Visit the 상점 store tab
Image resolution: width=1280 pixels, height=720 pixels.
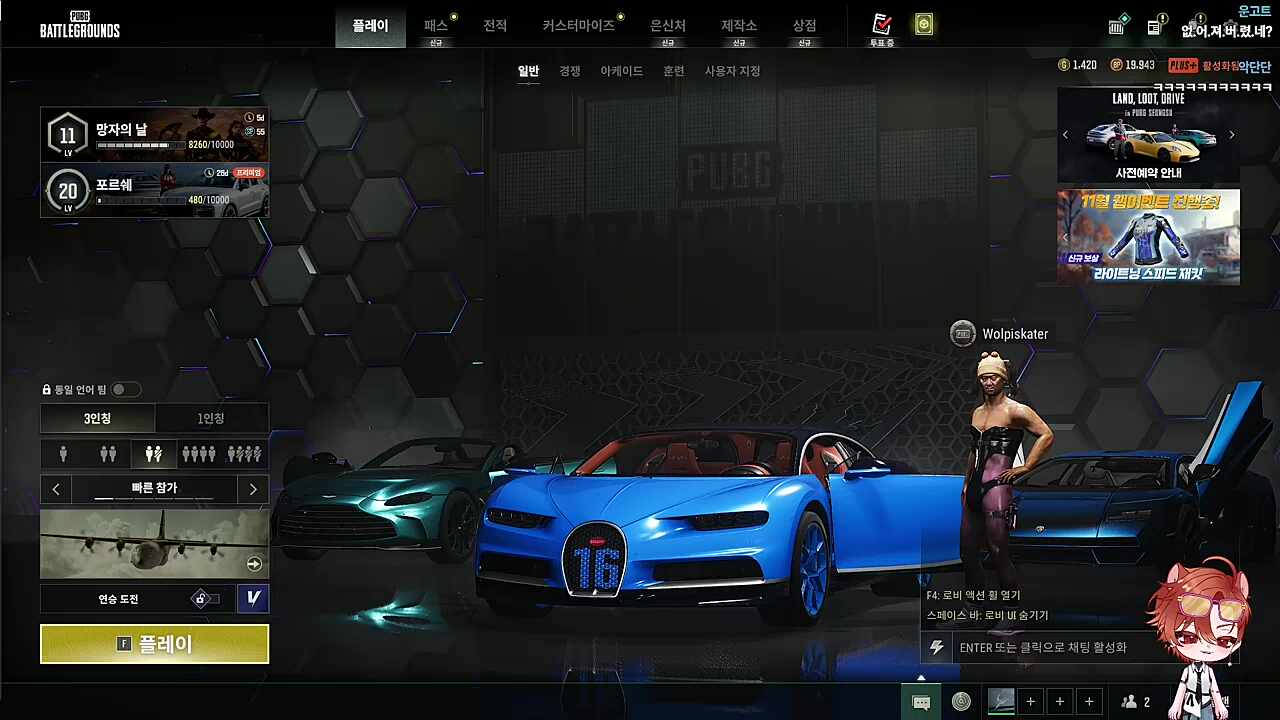804,26
